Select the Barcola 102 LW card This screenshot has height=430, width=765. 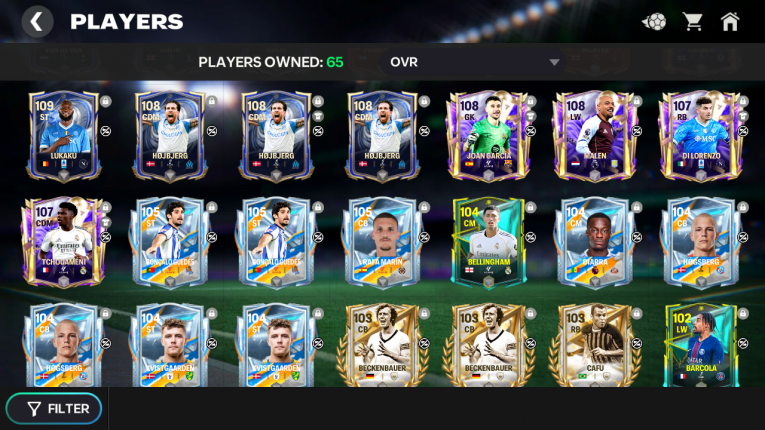tap(700, 345)
